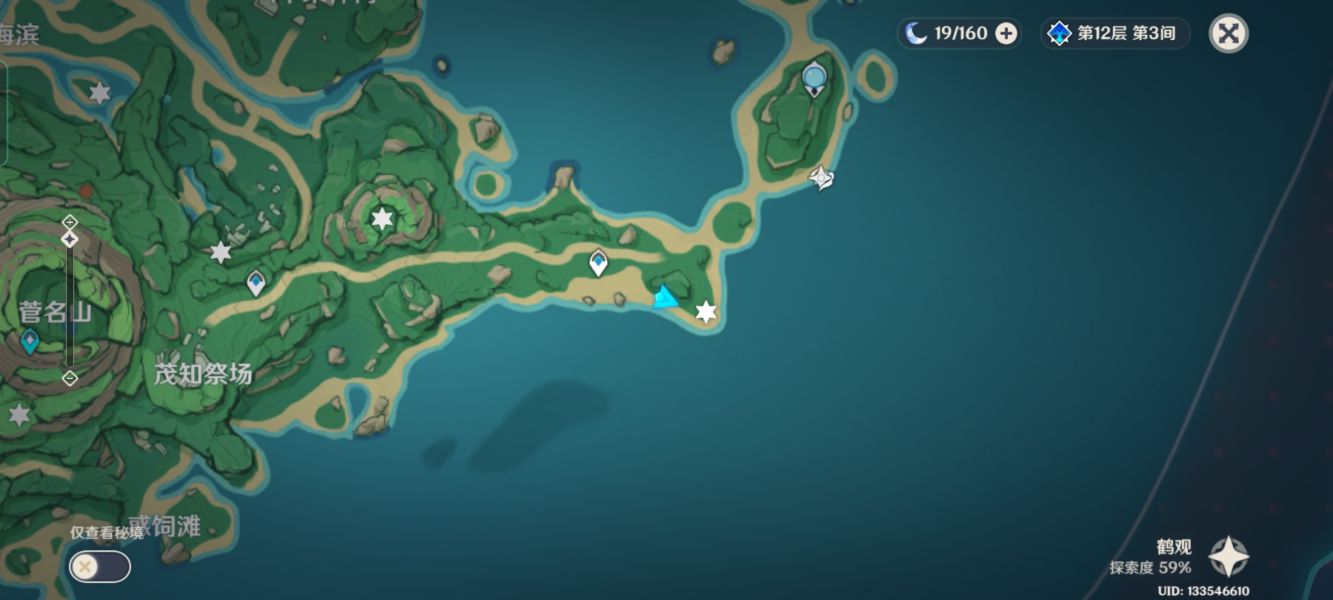The width and height of the screenshot is (1333, 600).
Task: Open the 鹤观 region selector star icon
Action: coord(1228,557)
